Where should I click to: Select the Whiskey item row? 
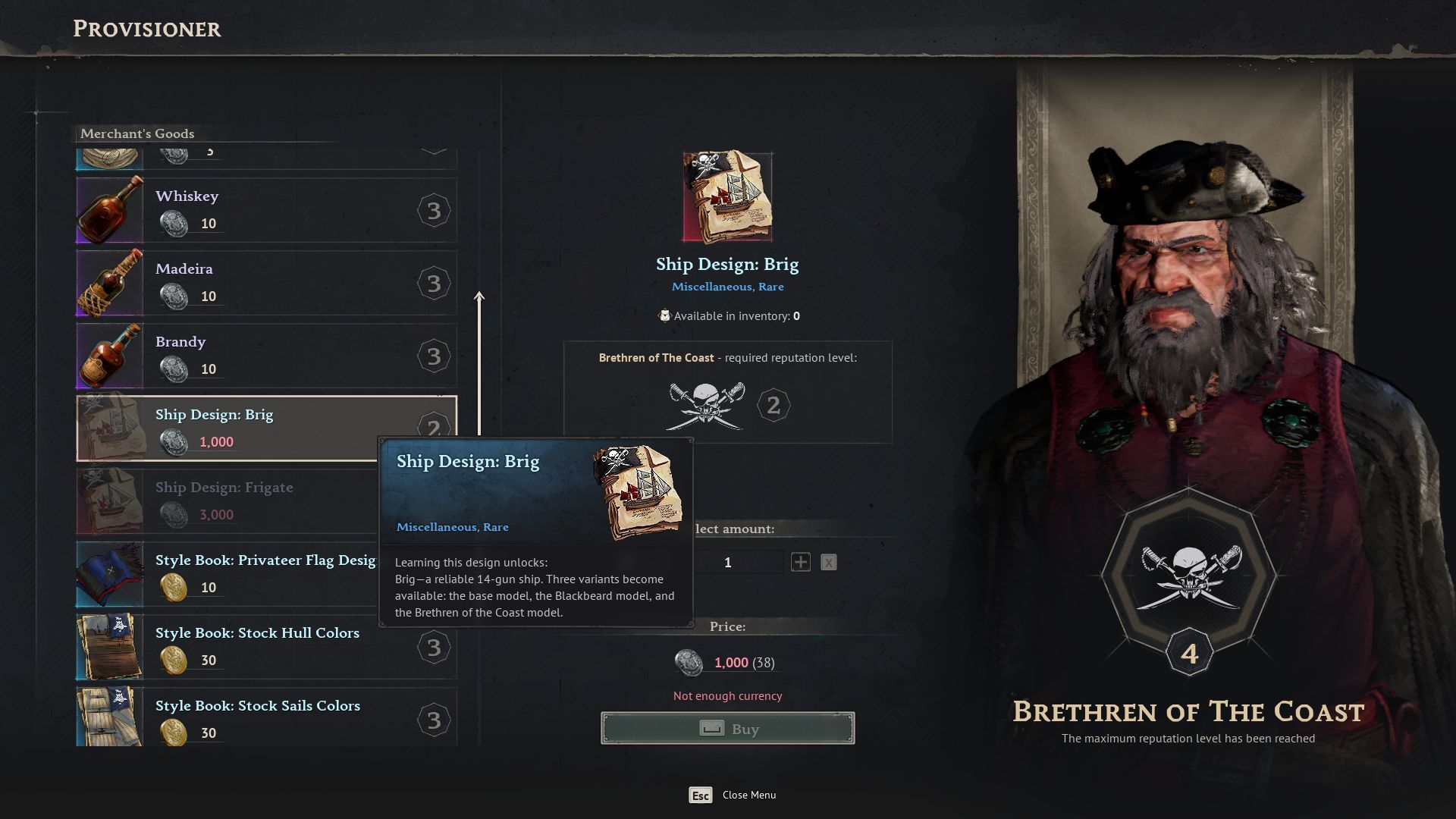pyautogui.click(x=265, y=210)
